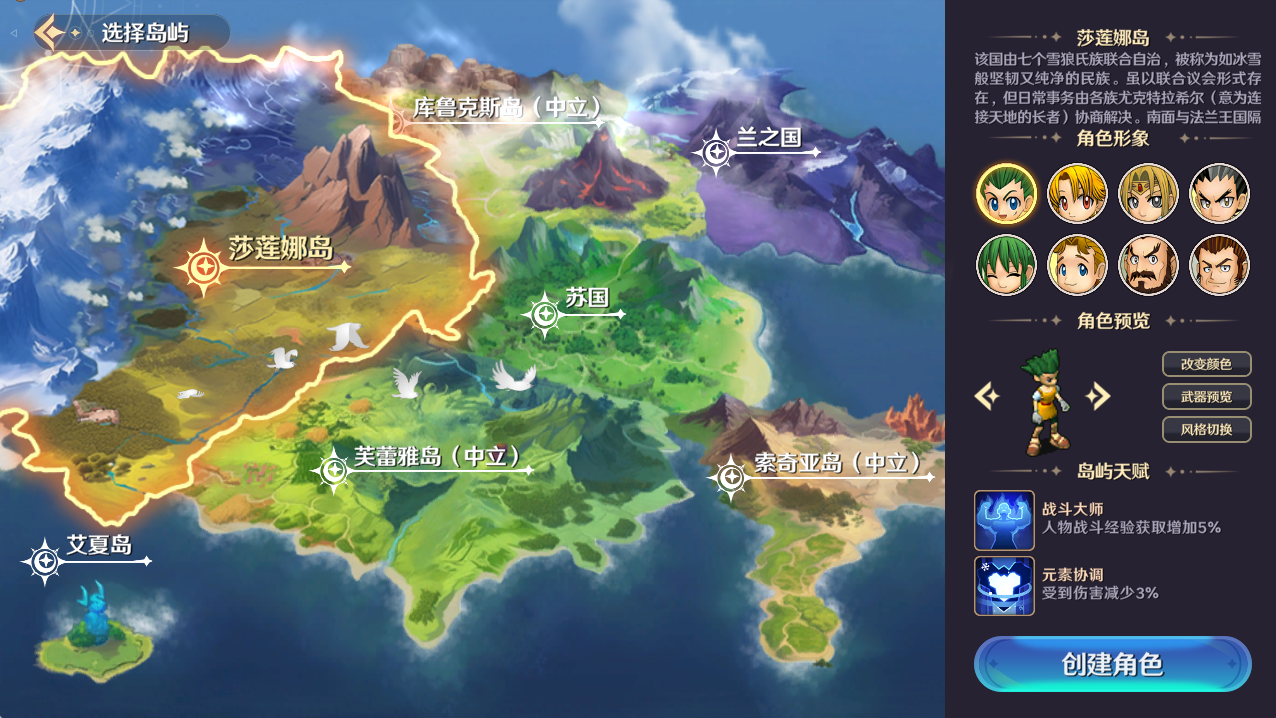Select the 苏国 island marker
The height and width of the screenshot is (718, 1276).
(545, 314)
